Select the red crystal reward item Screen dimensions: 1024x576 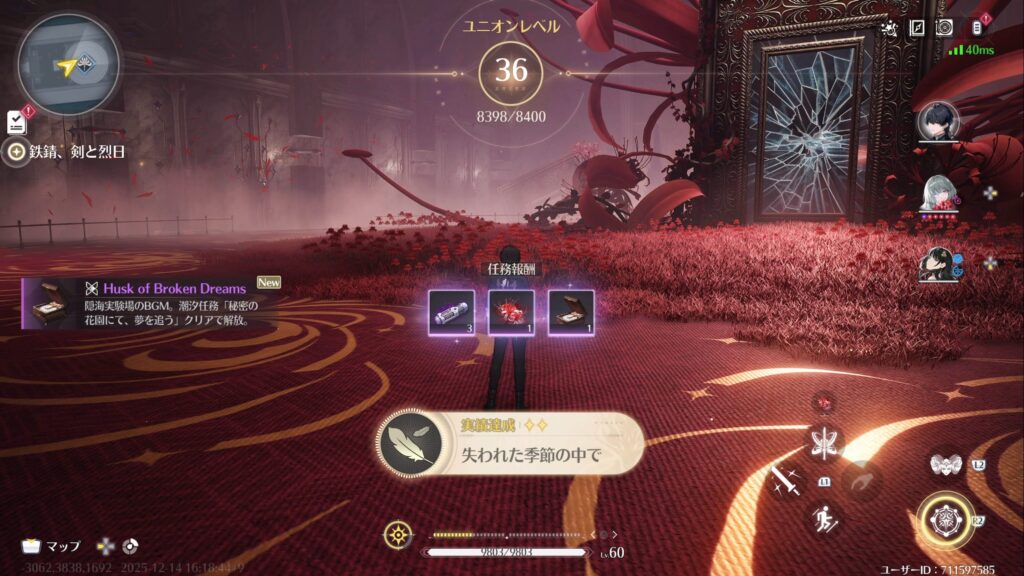pyautogui.click(x=510, y=311)
